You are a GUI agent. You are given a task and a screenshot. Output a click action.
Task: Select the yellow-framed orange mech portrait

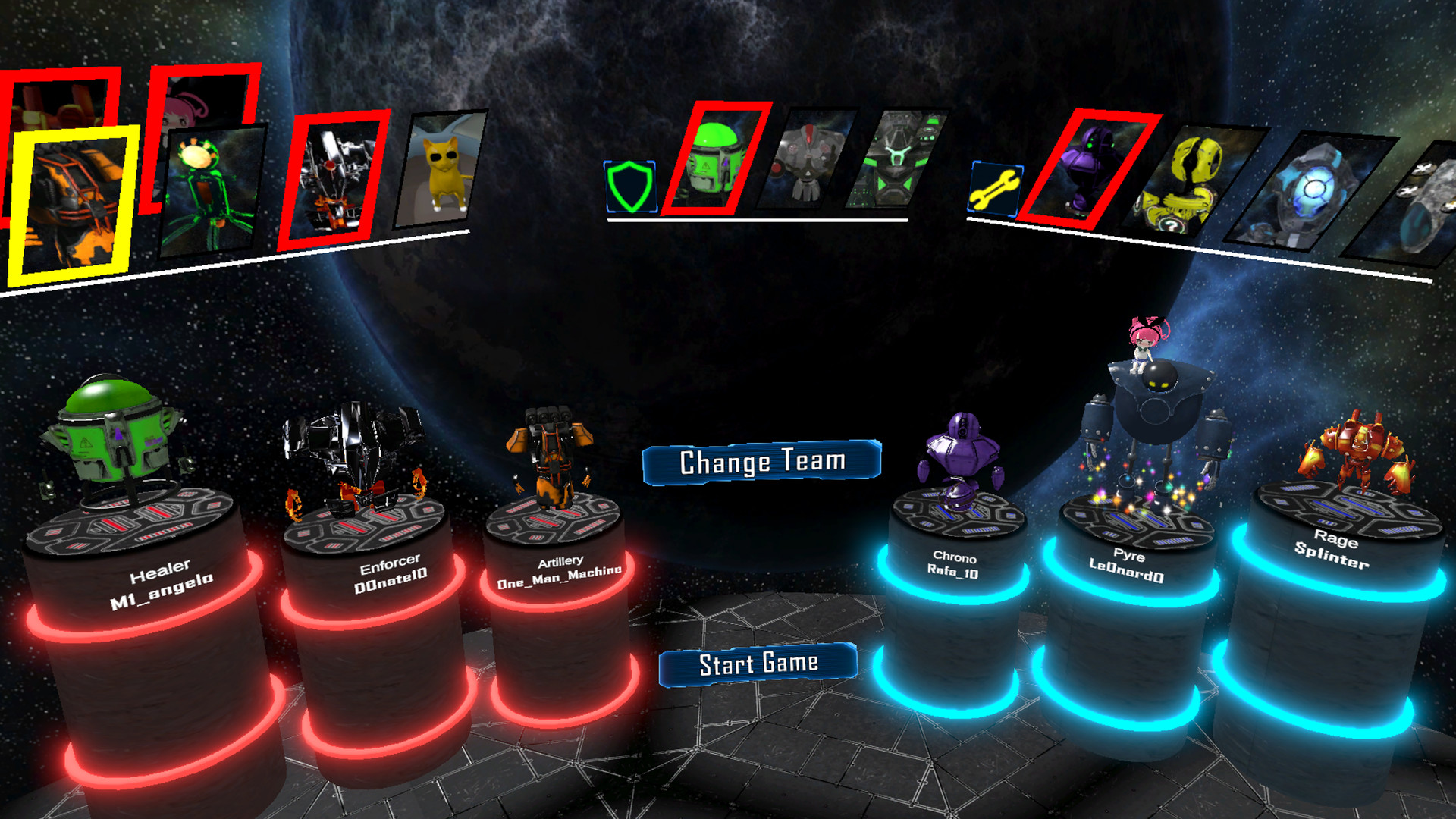[72, 202]
